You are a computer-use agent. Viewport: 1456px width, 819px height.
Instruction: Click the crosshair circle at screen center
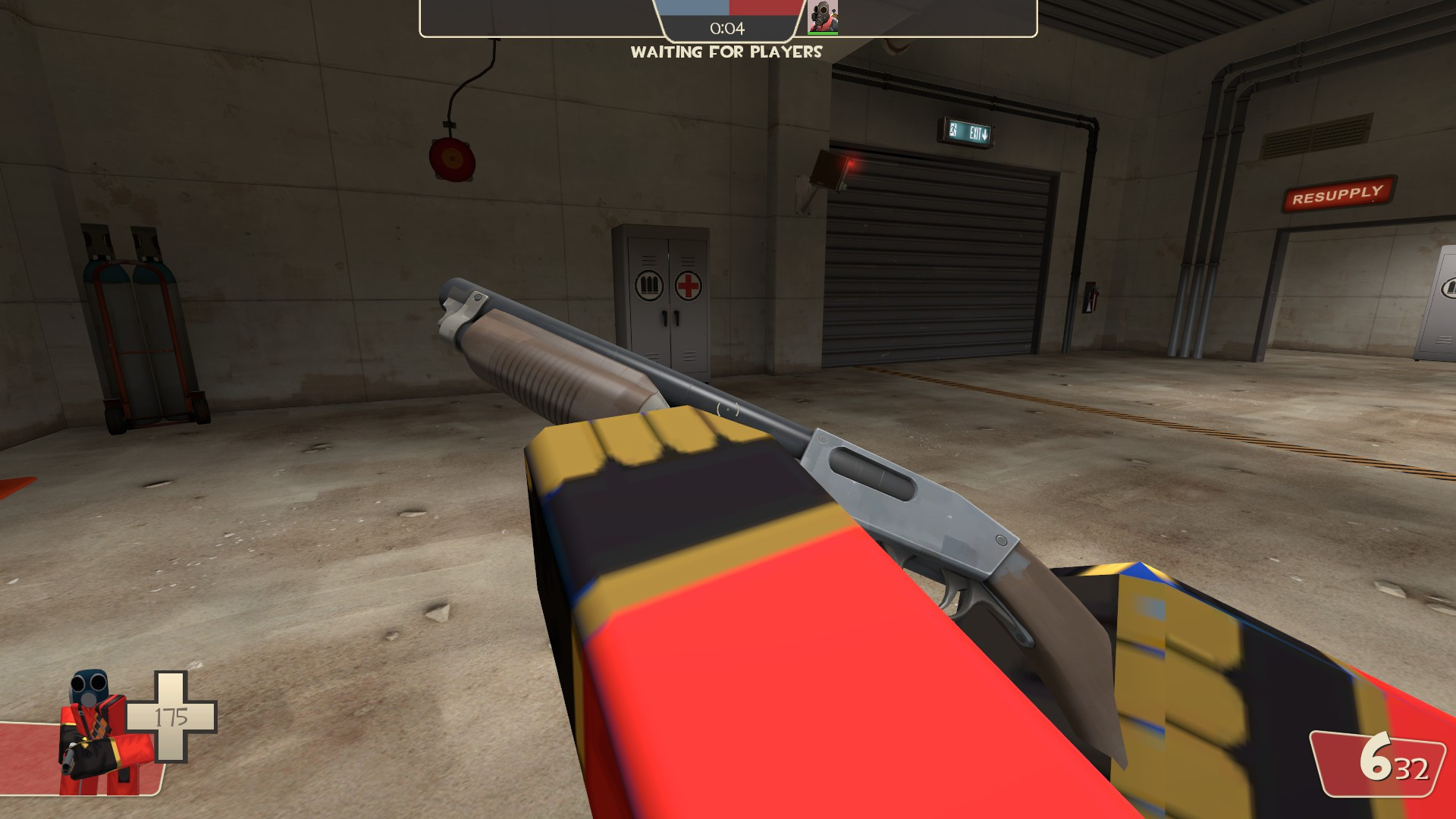click(726, 409)
